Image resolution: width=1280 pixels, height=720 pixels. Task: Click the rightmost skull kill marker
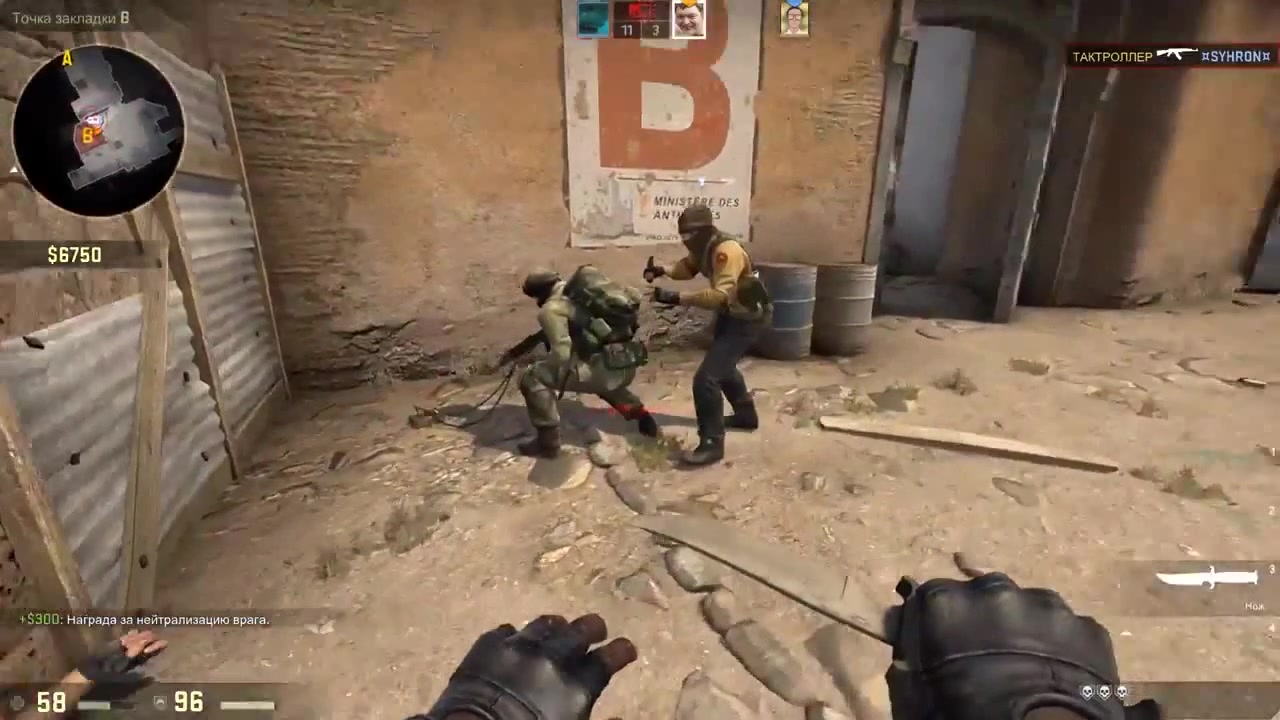[x=1121, y=691]
